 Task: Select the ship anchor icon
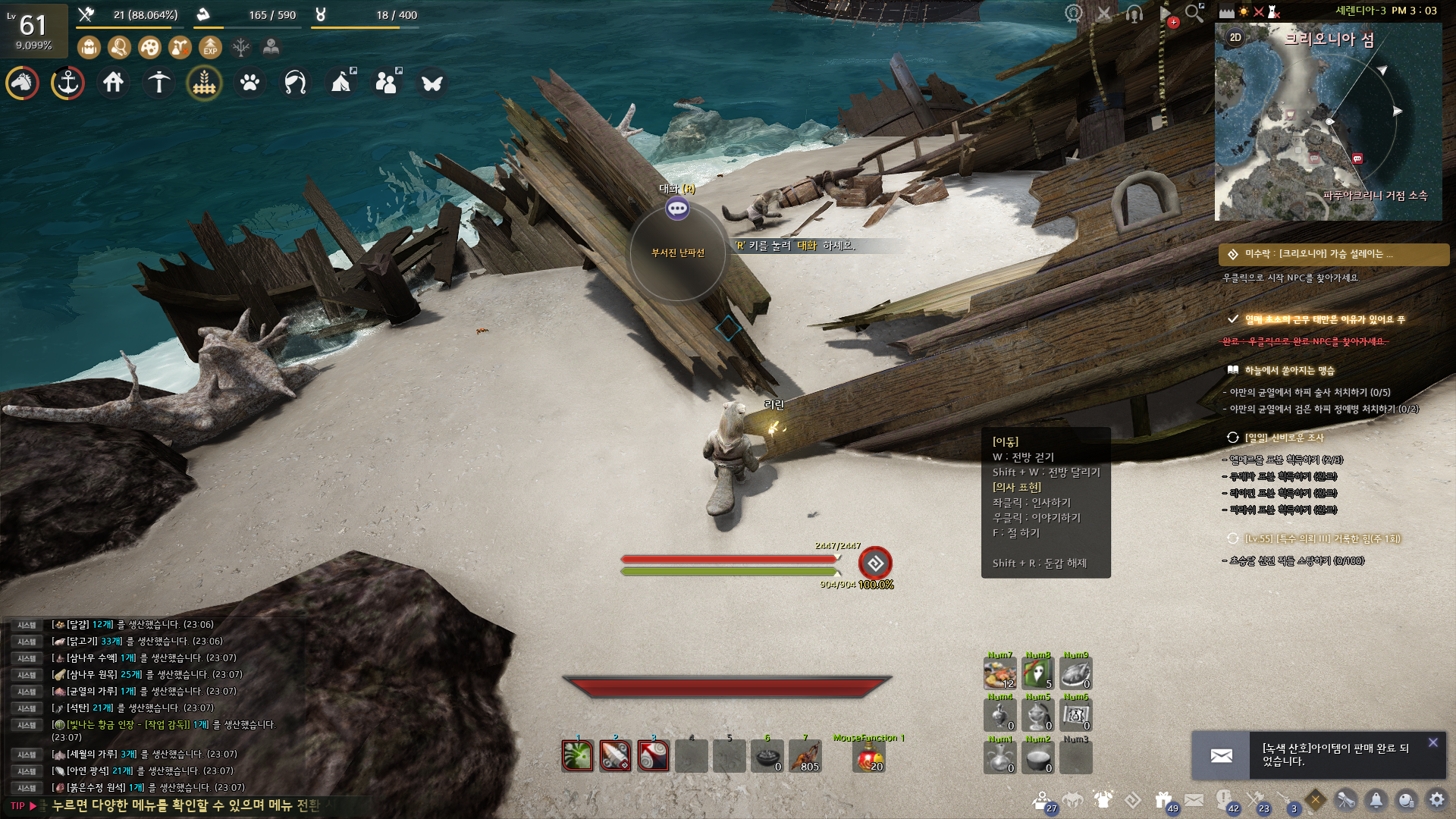click(68, 83)
